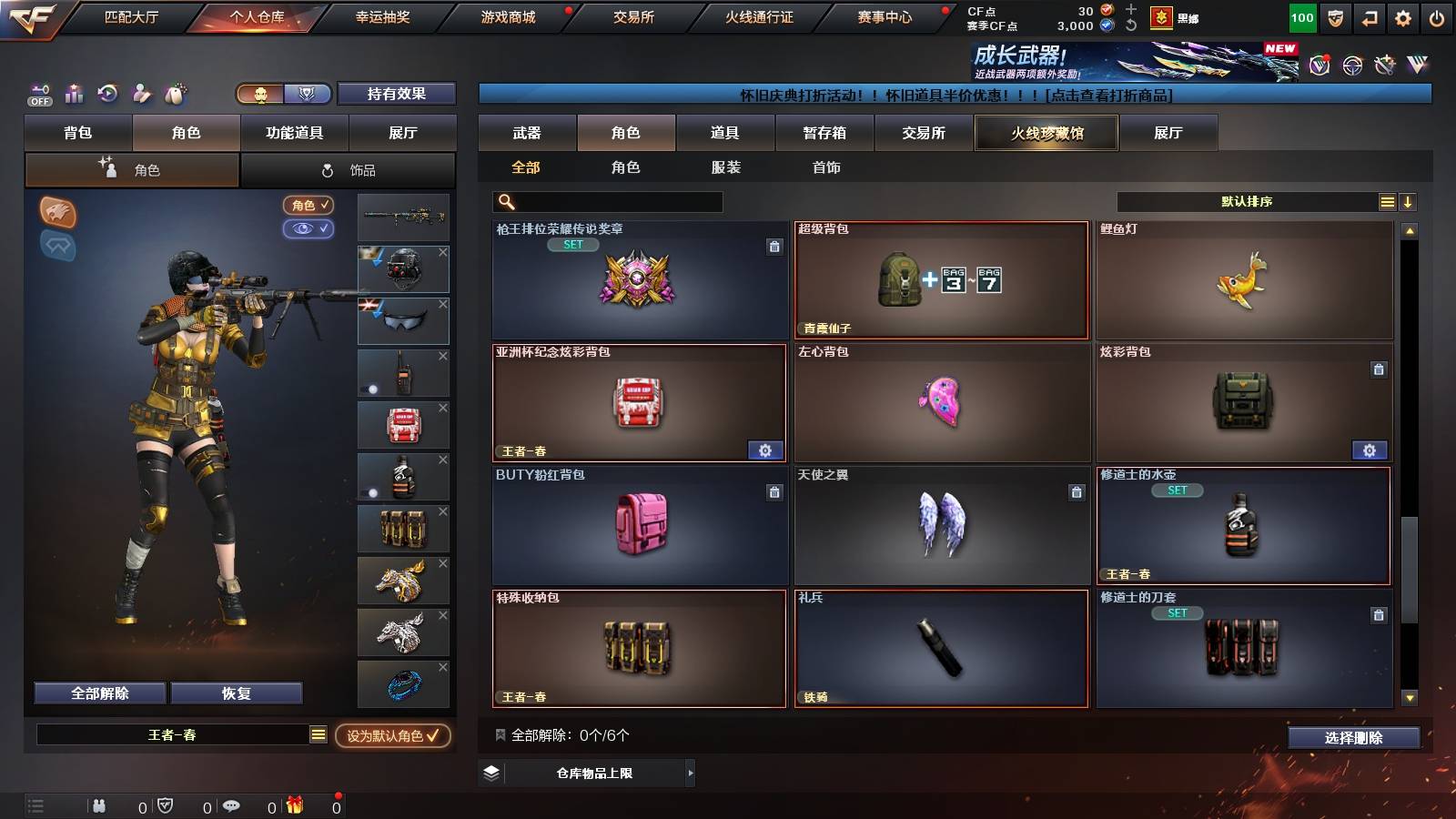Open the settings gear icon top right
Image resolution: width=1456 pixels, height=819 pixels.
[1403, 16]
